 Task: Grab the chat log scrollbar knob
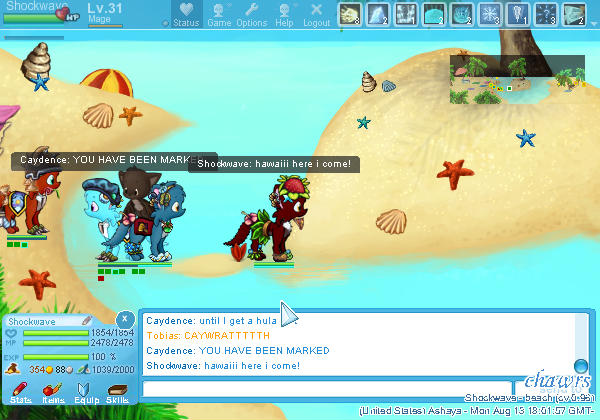tap(580, 365)
